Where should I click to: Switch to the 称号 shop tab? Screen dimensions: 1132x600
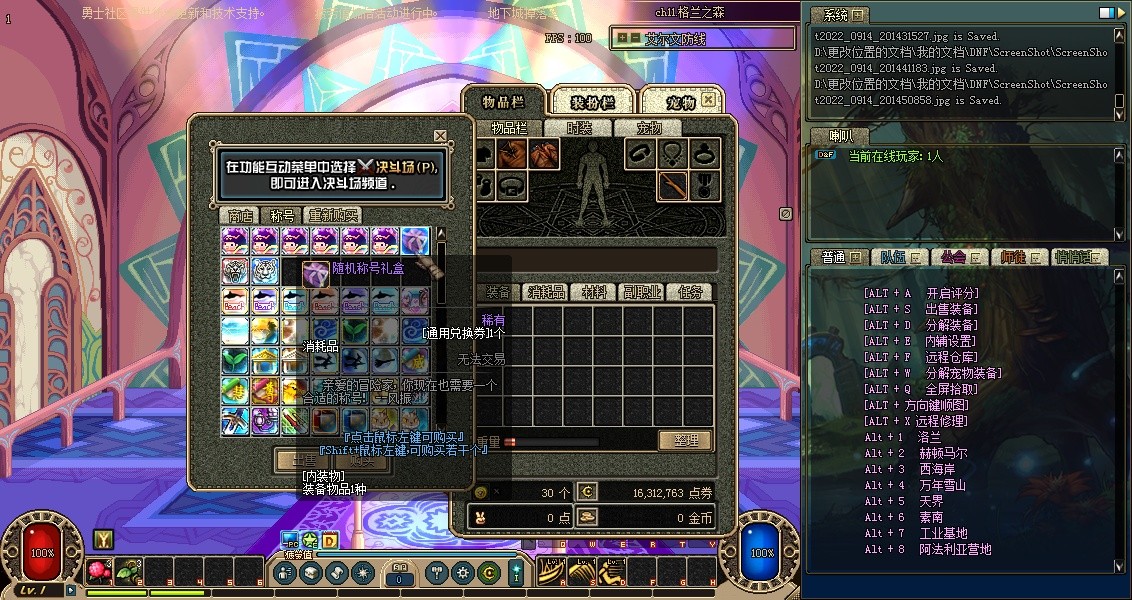[282, 215]
